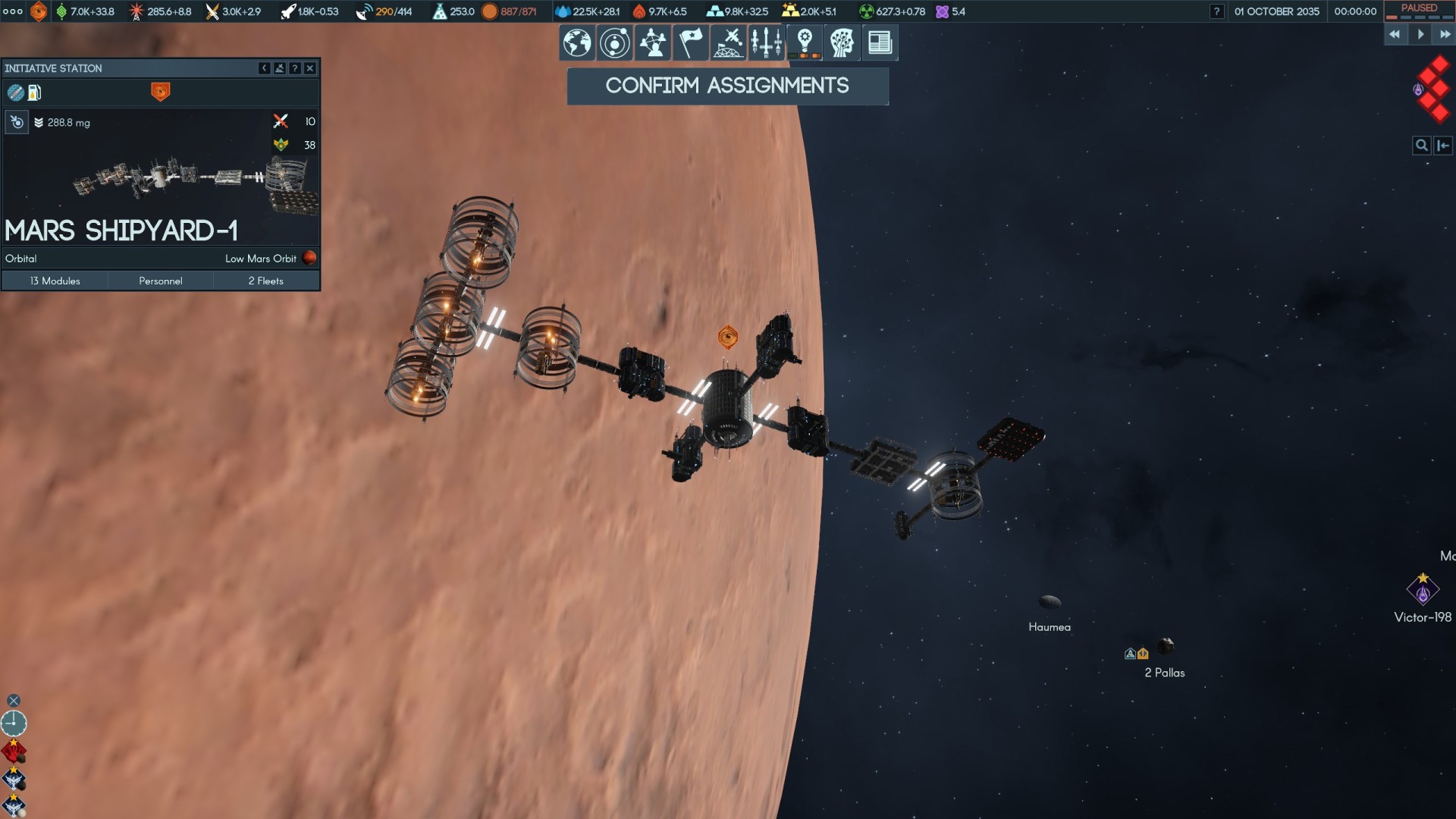
Task: Go back with the station panel arrow
Action: pyautogui.click(x=264, y=68)
